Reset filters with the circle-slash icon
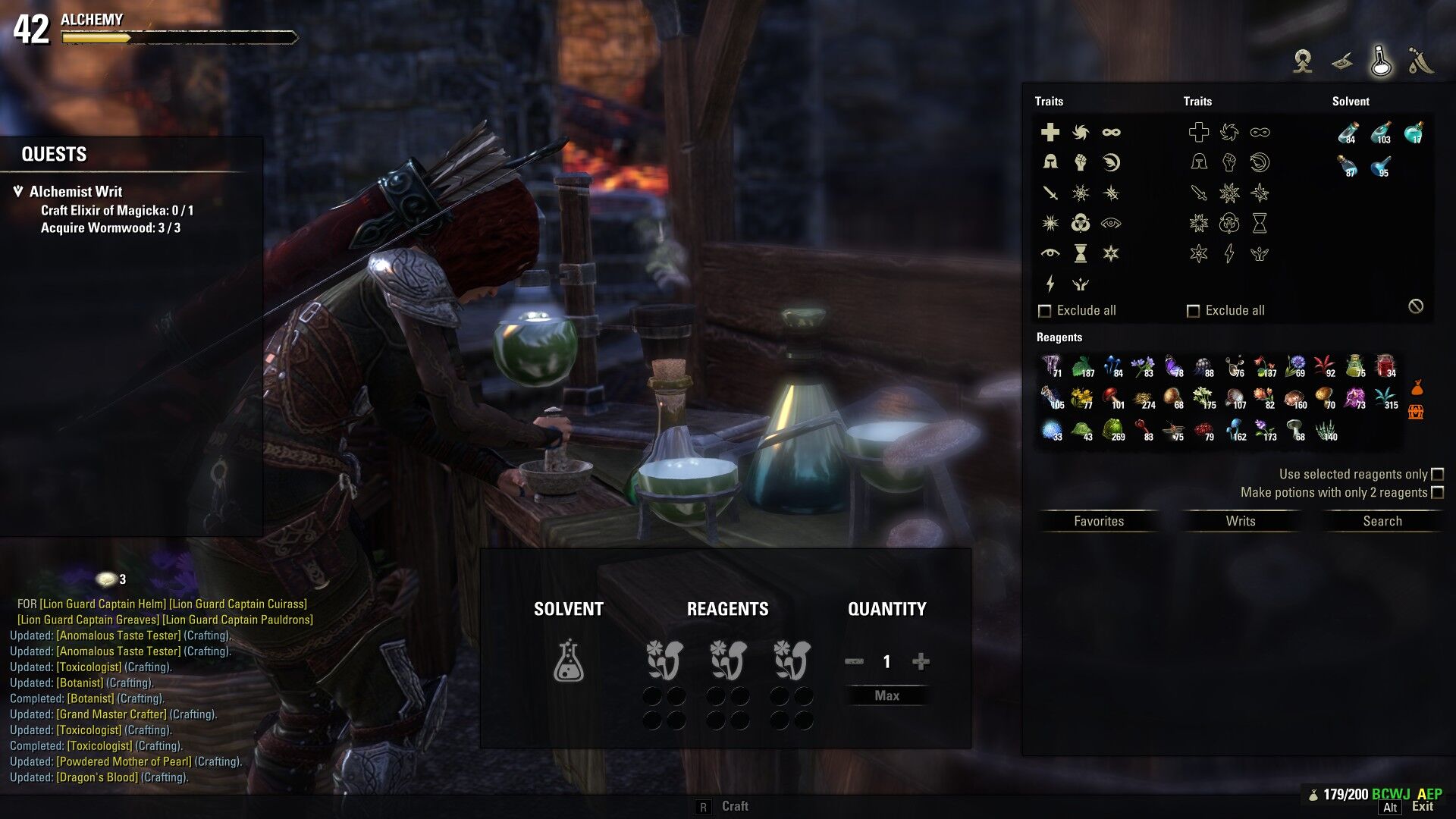 1416,306
